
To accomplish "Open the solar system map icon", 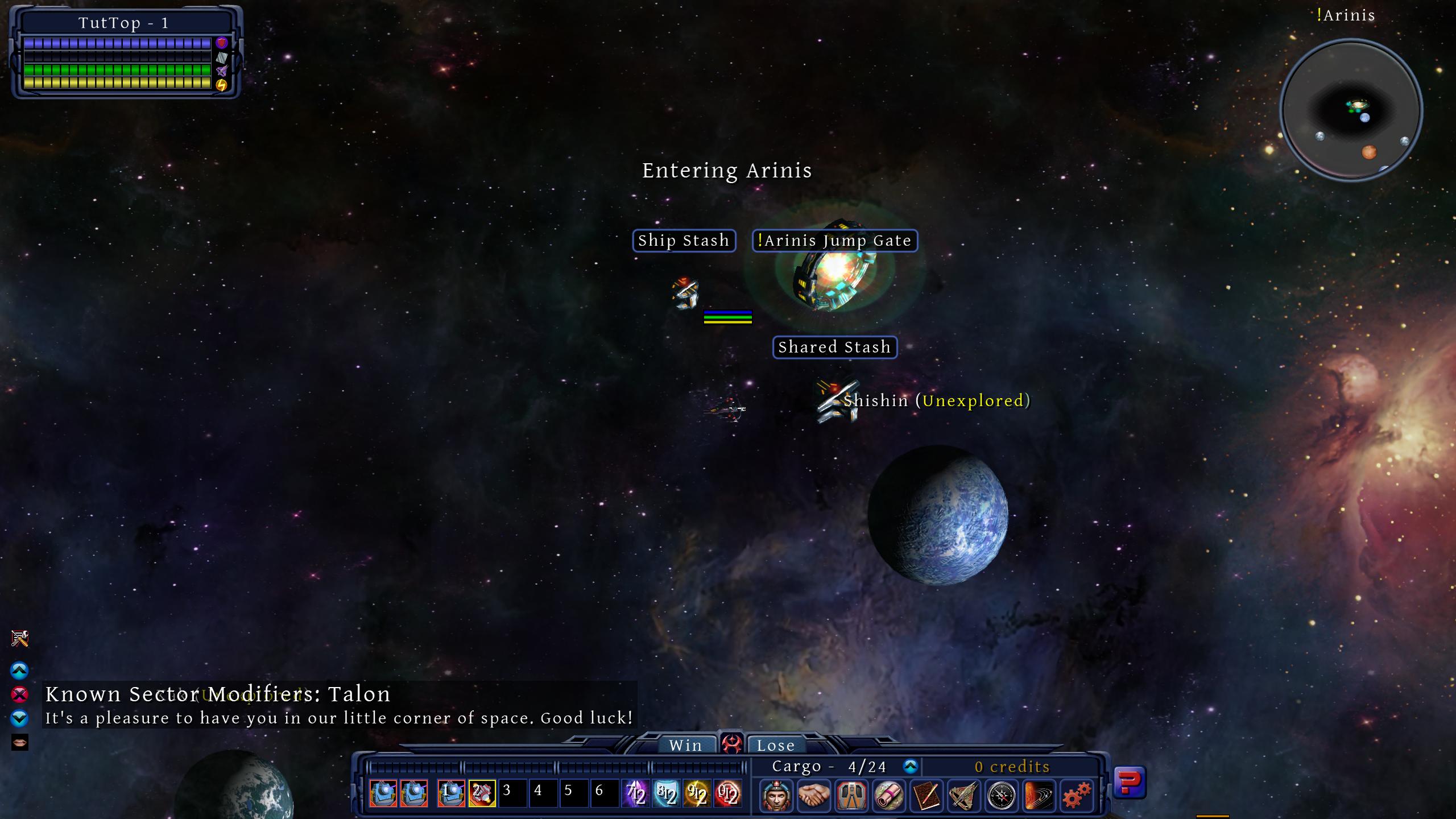I will pos(1039,795).
